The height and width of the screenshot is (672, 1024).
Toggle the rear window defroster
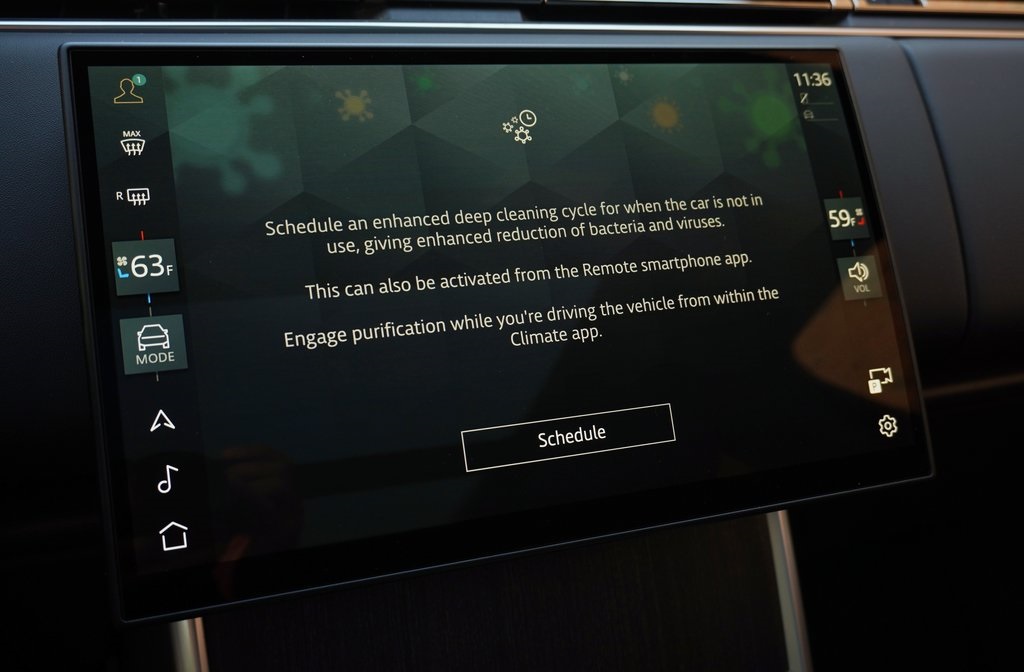coord(133,197)
